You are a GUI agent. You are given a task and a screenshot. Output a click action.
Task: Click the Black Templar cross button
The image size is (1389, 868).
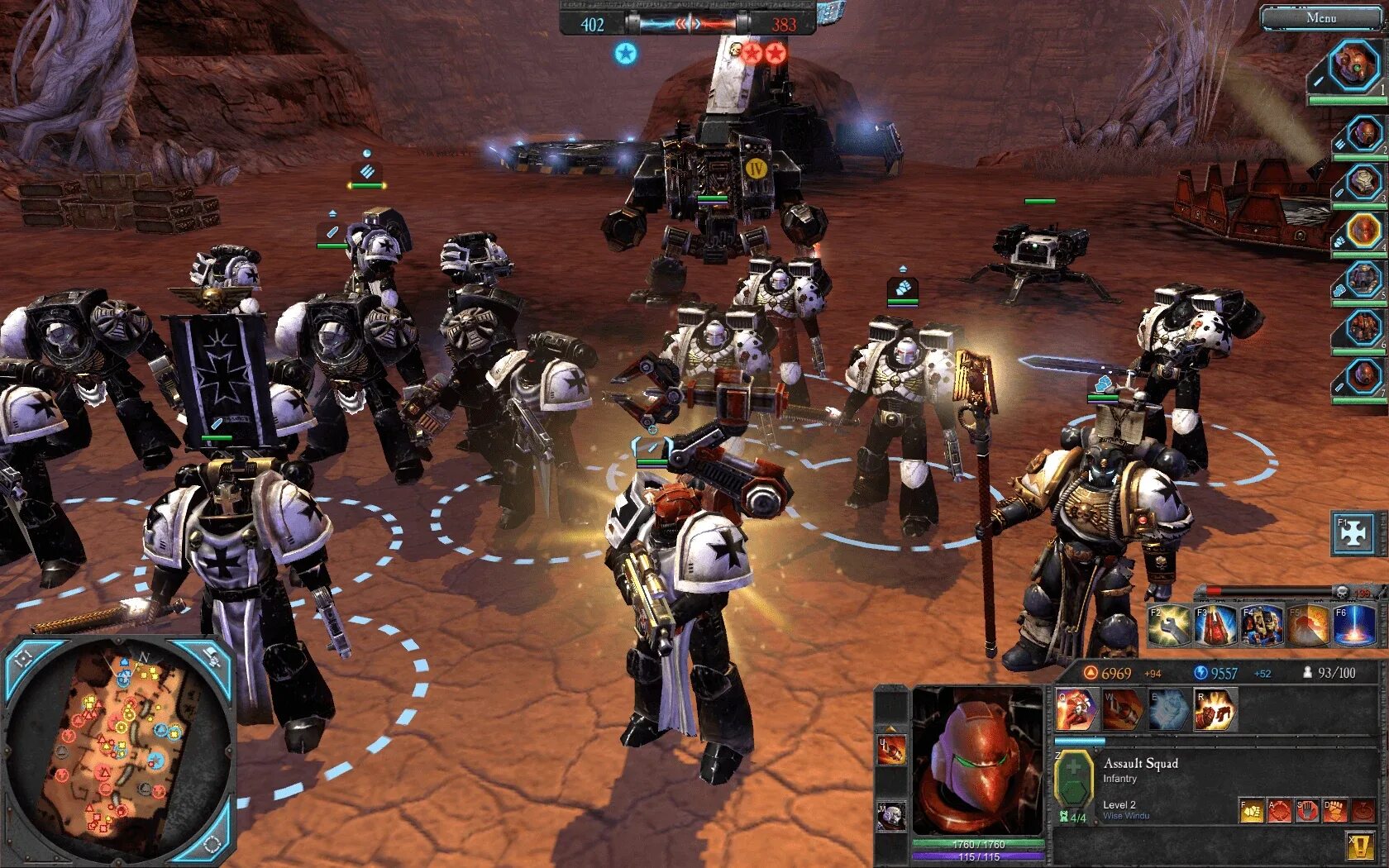[x=1353, y=533]
